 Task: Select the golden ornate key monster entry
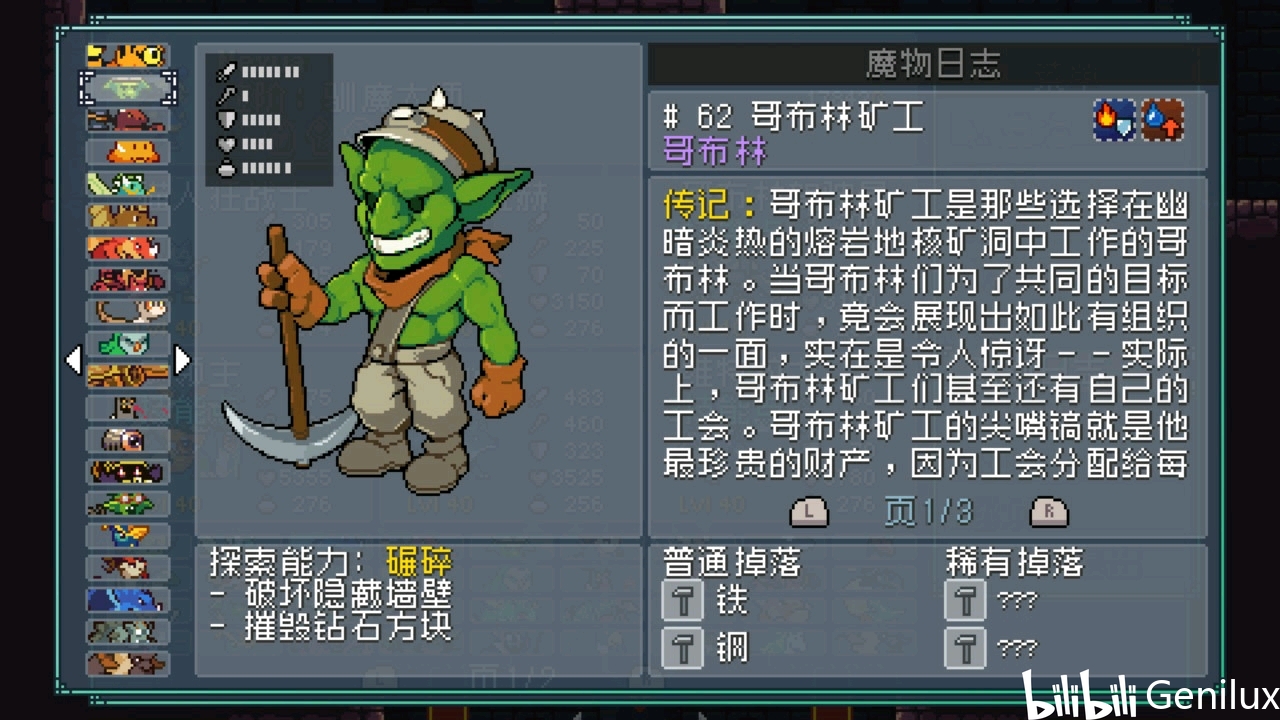127,376
